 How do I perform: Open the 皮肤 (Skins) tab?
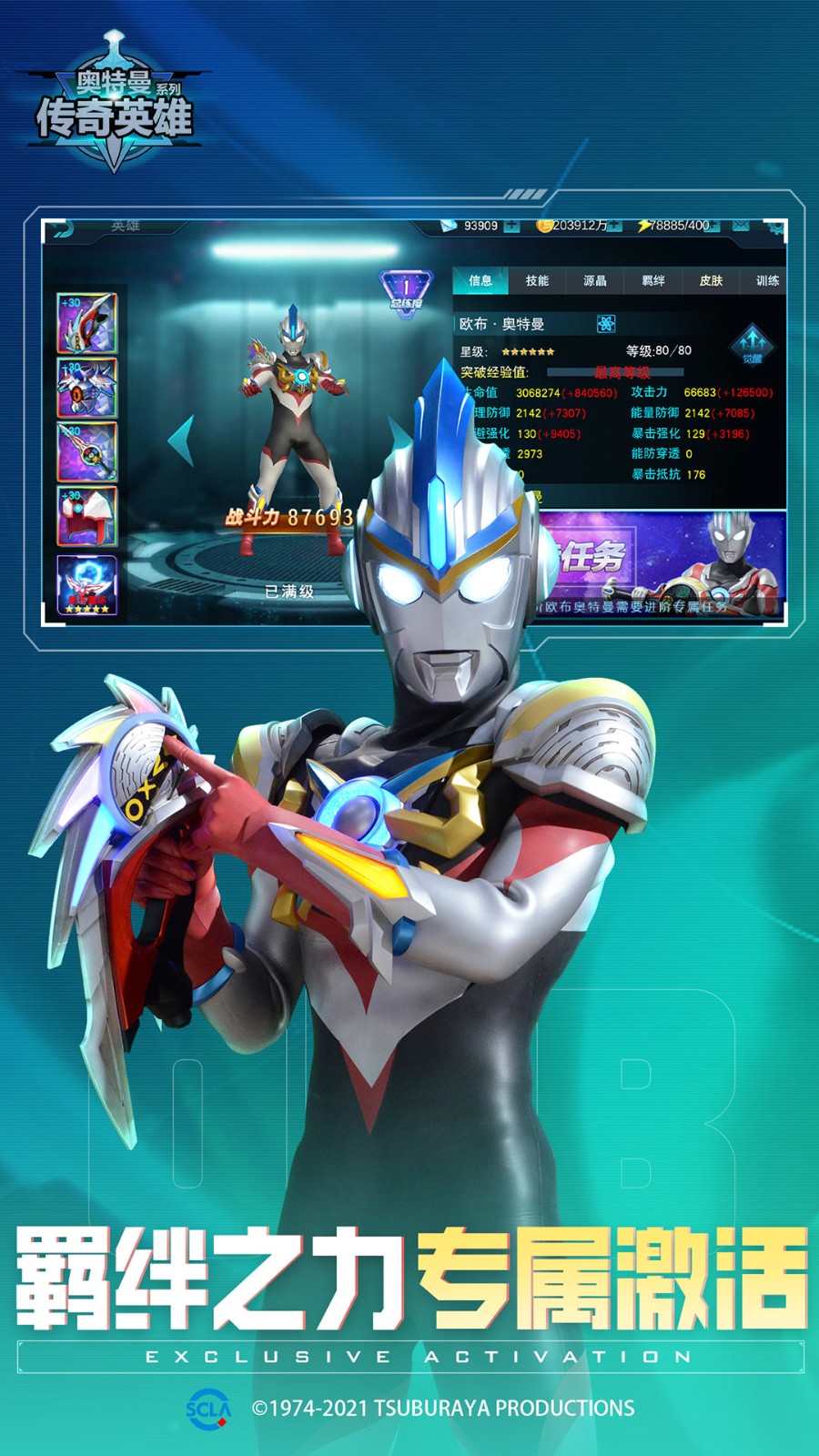pos(711,281)
